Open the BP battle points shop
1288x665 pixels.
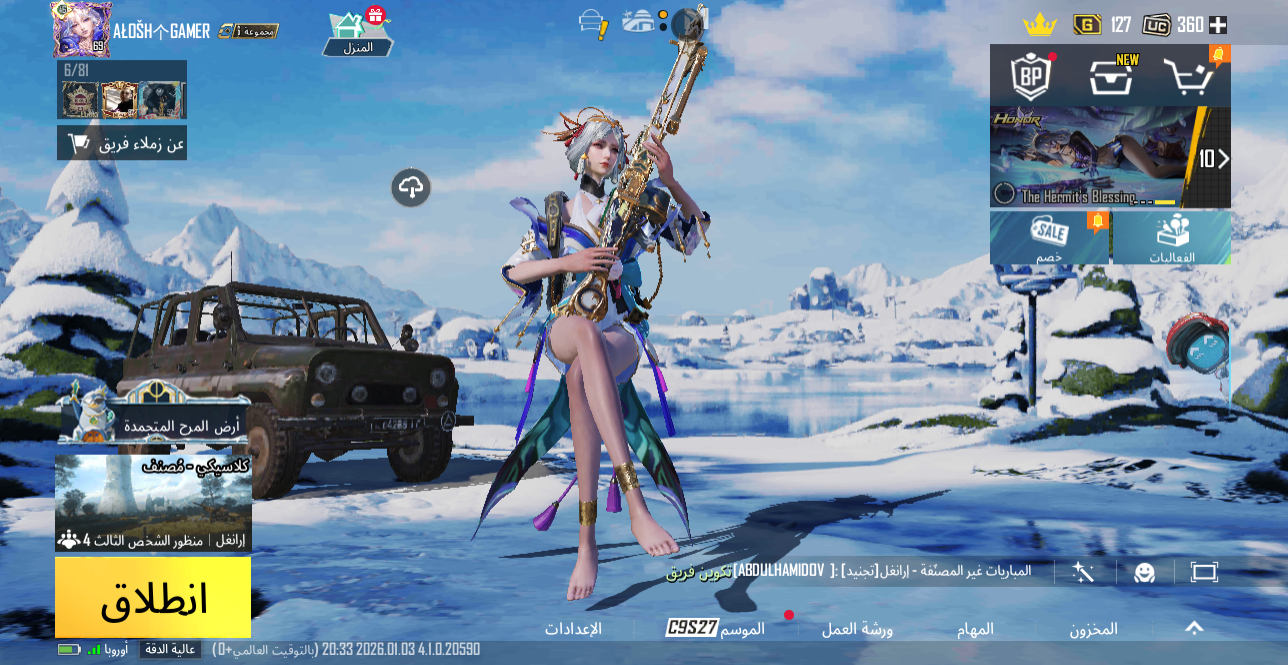pyautogui.click(x=1030, y=76)
